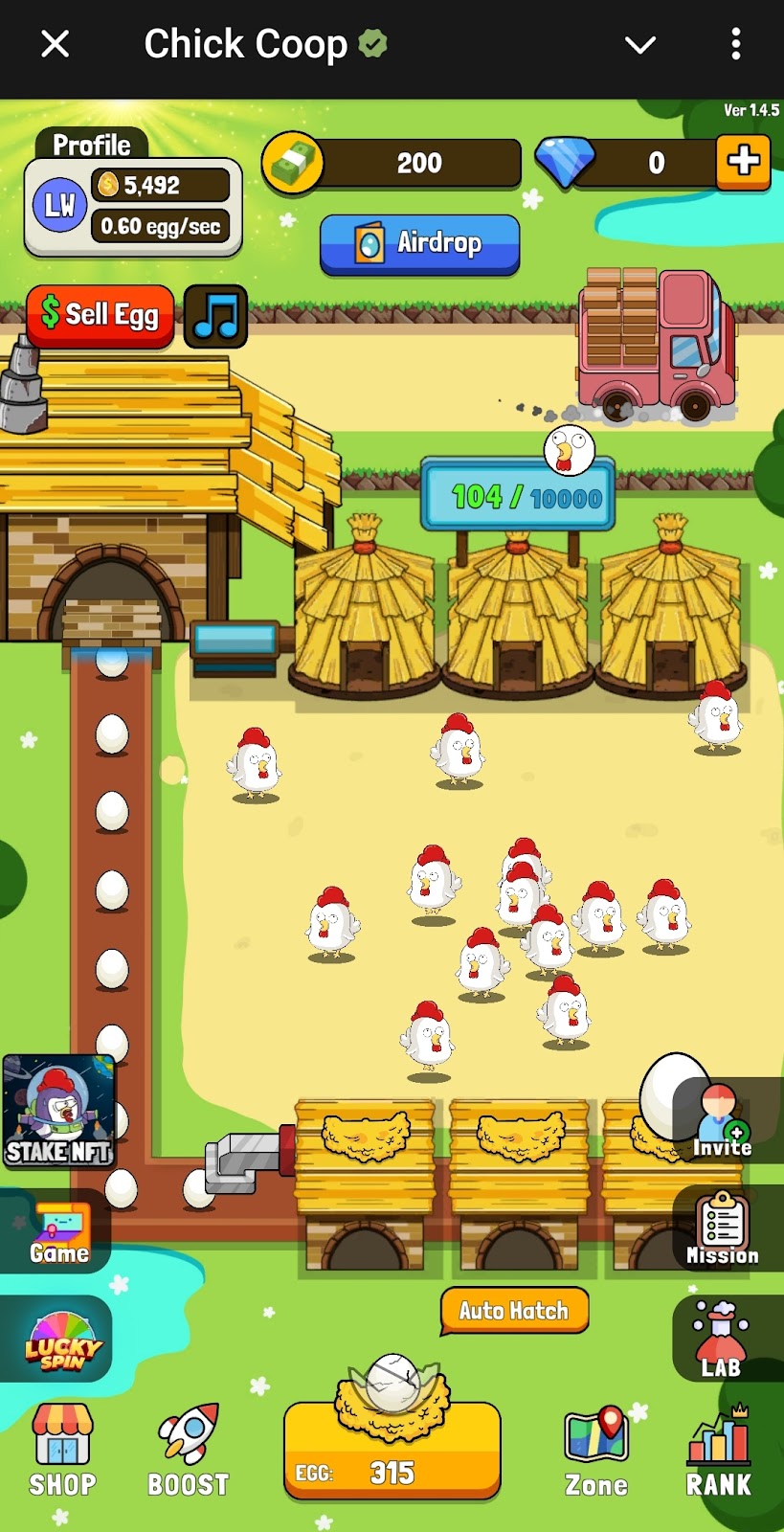Image resolution: width=784 pixels, height=1532 pixels.
Task: Launch the Lucky Spin wheel
Action: tap(61, 1340)
